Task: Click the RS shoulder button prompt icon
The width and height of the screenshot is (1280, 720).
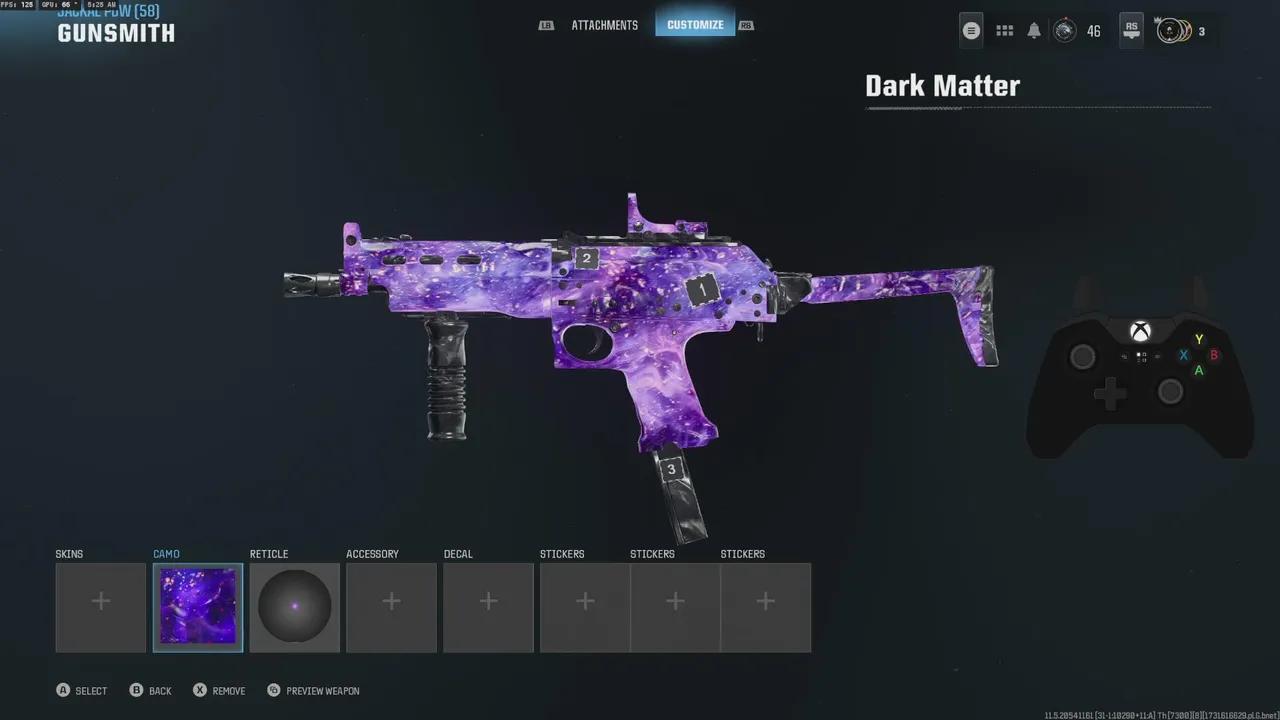Action: coord(1131,30)
